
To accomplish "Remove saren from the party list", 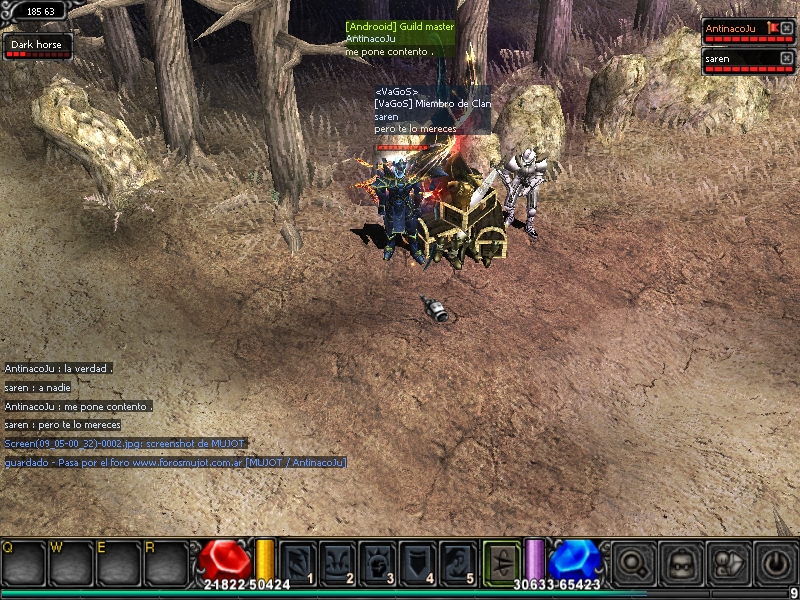I will [786, 58].
